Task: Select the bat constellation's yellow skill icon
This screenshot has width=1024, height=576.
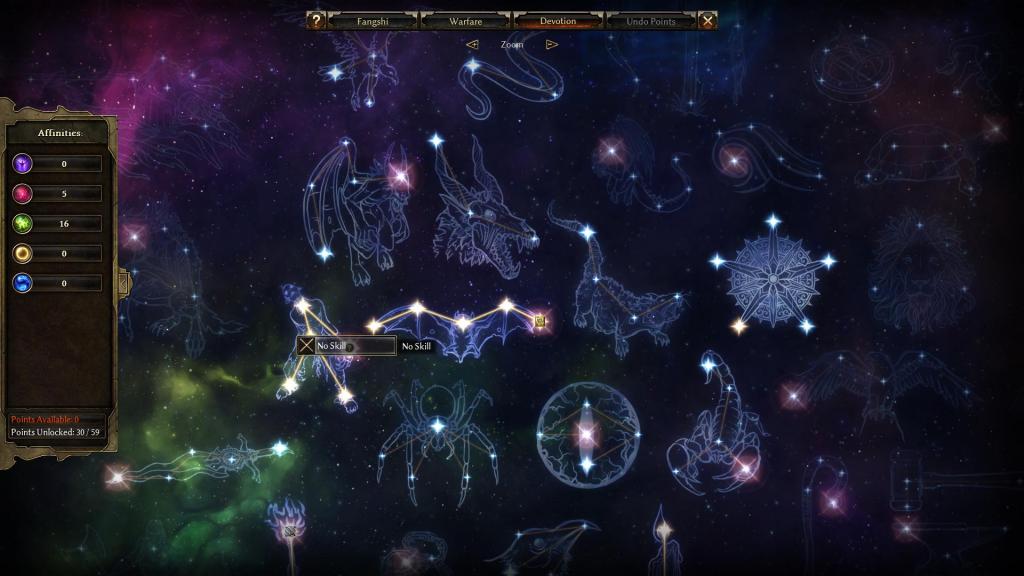Action: pos(540,321)
